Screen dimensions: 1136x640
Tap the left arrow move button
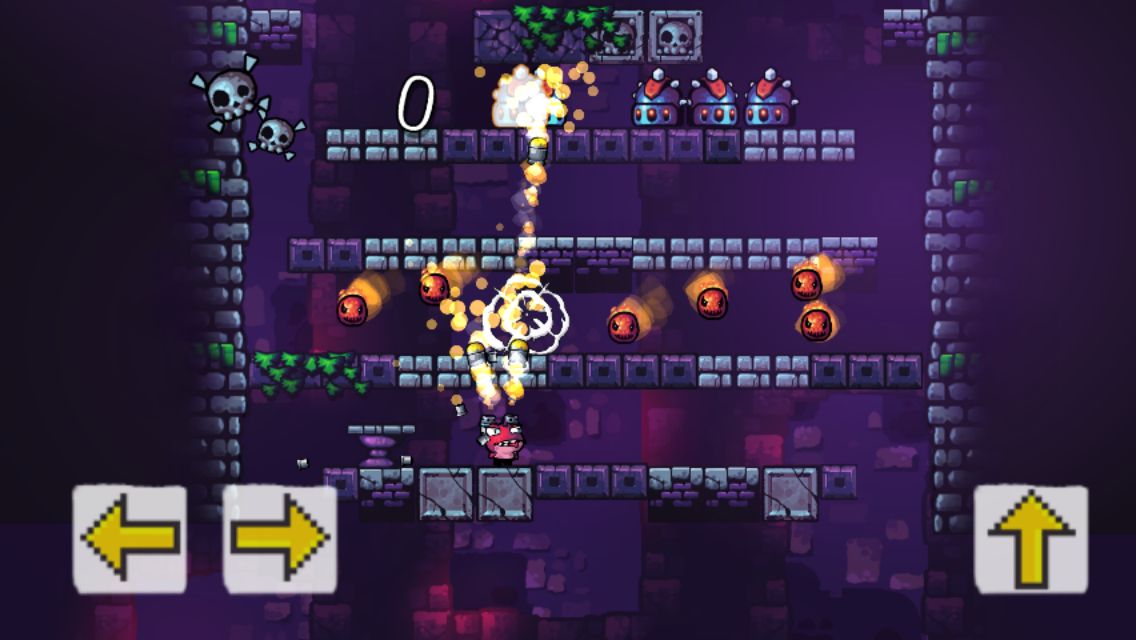[130, 538]
